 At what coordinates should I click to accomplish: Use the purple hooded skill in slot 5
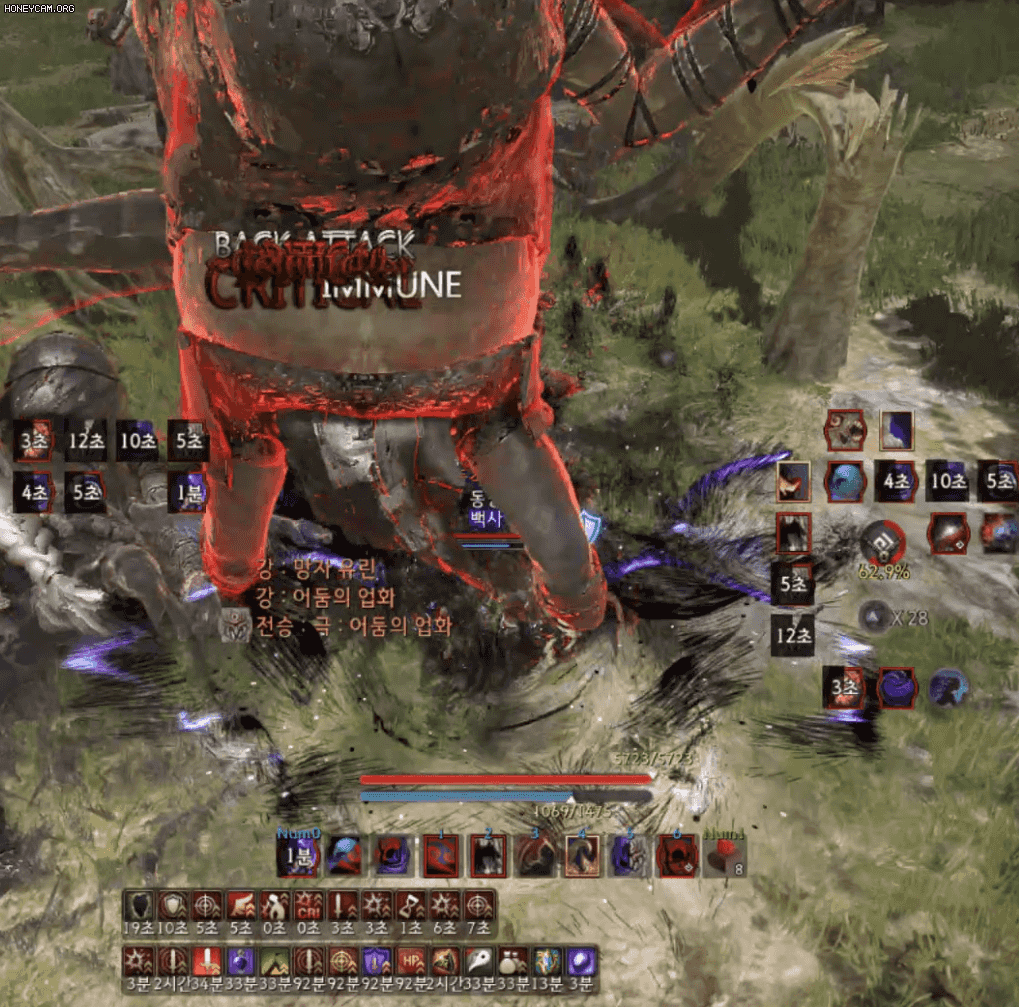(x=630, y=857)
